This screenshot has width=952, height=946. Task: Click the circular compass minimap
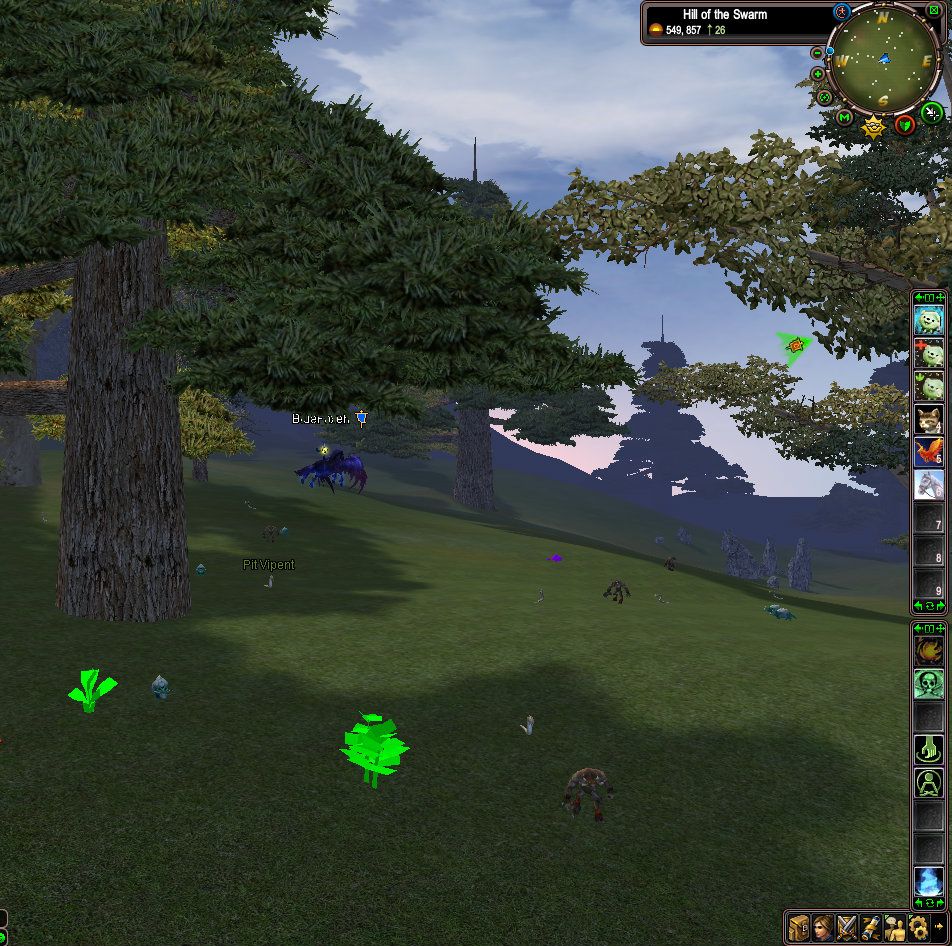[884, 61]
